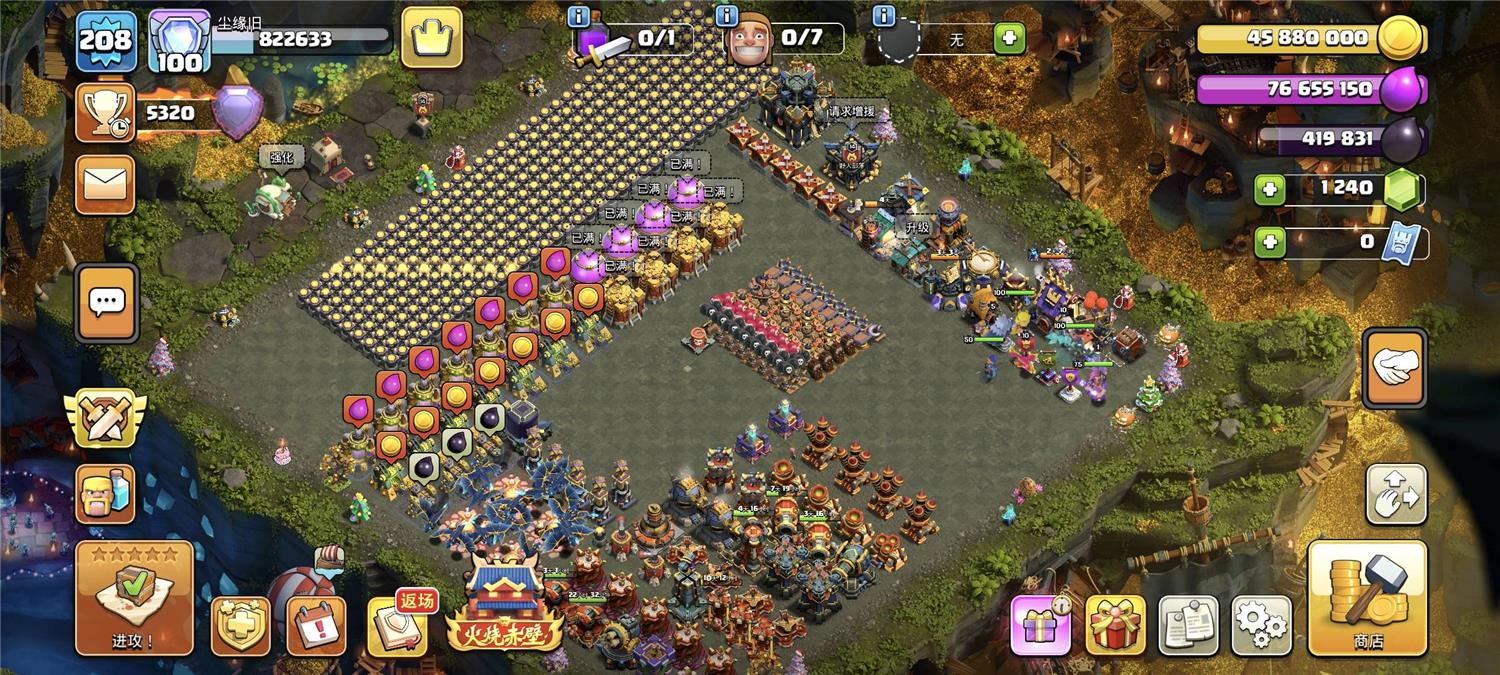Open the chat speech bubble panel
The width and height of the screenshot is (1500, 675).
click(105, 304)
